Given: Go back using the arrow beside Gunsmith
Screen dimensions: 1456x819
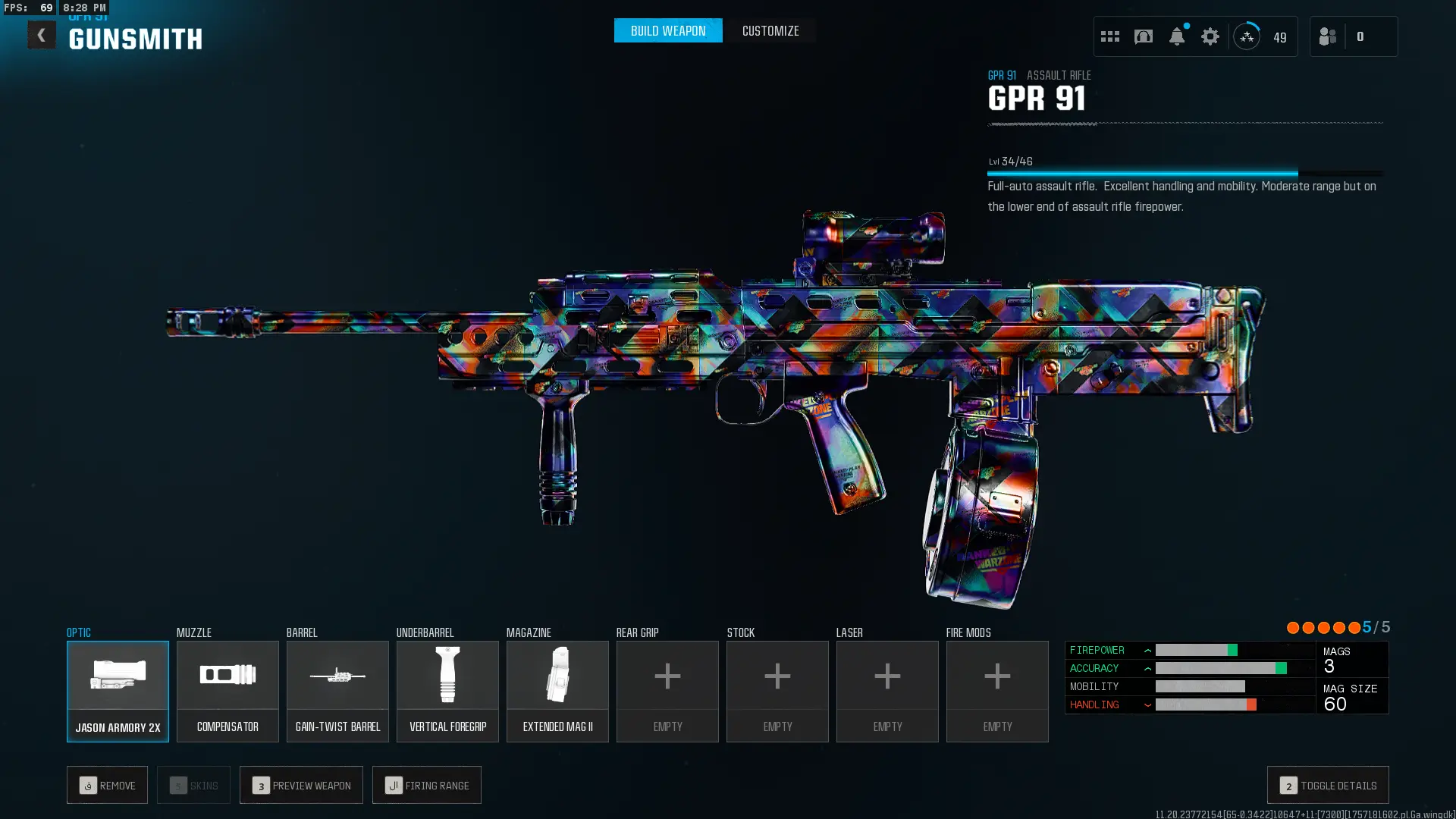Looking at the screenshot, I should pyautogui.click(x=42, y=35).
